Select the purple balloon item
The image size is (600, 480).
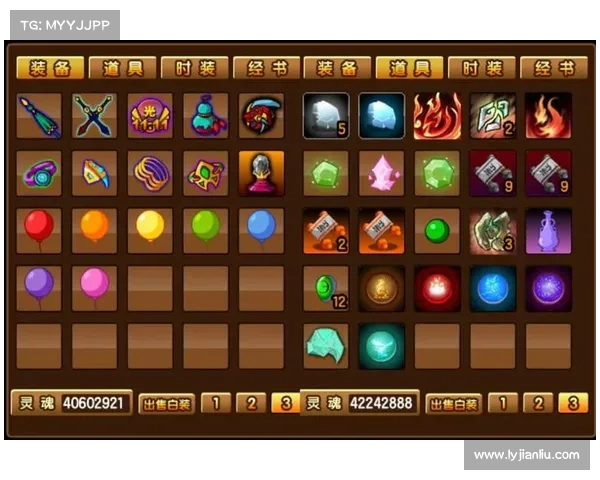tap(39, 287)
